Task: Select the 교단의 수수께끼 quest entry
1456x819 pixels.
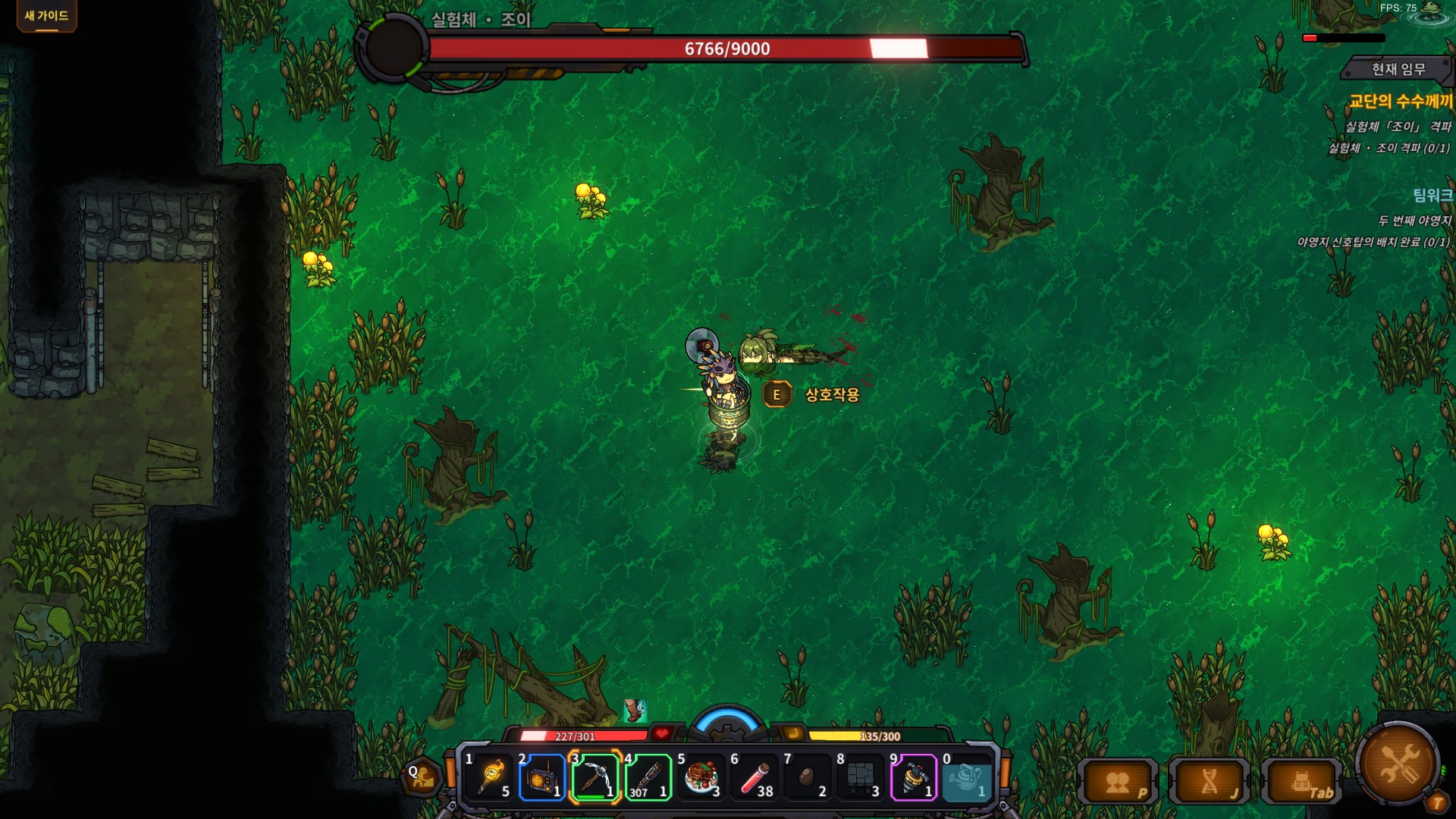Action: click(x=1400, y=101)
